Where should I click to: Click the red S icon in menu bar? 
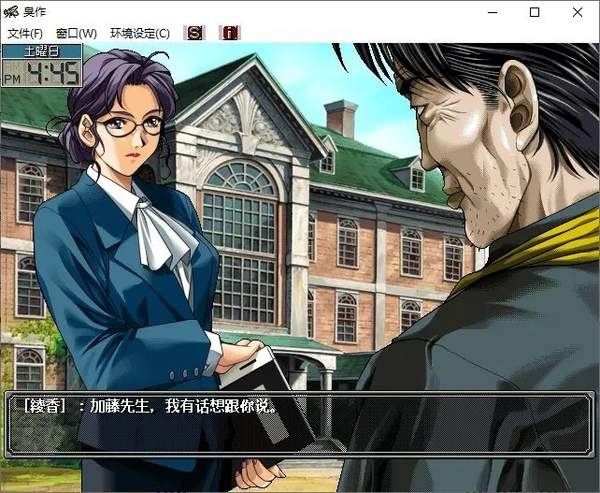click(x=194, y=33)
